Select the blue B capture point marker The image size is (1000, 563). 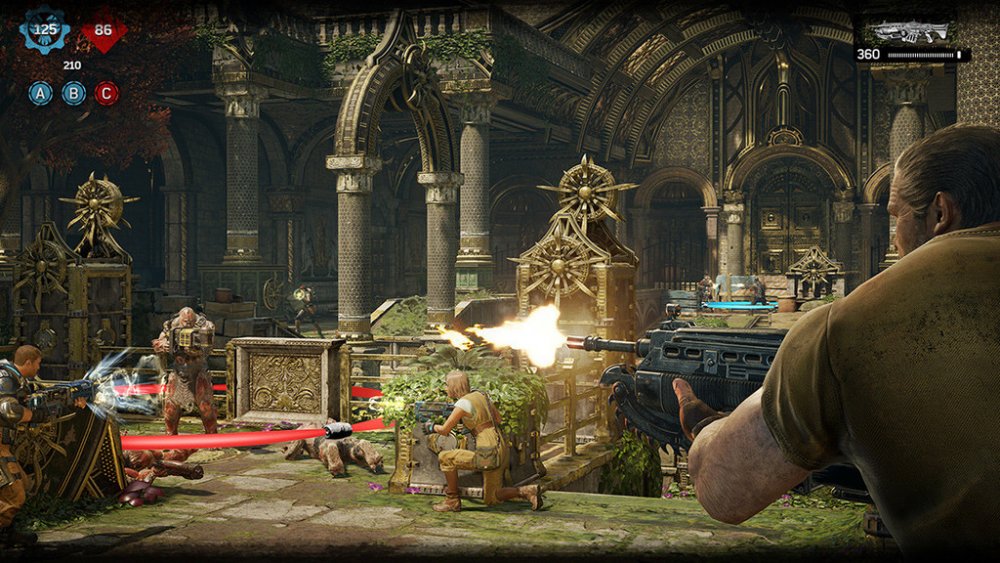pos(74,94)
